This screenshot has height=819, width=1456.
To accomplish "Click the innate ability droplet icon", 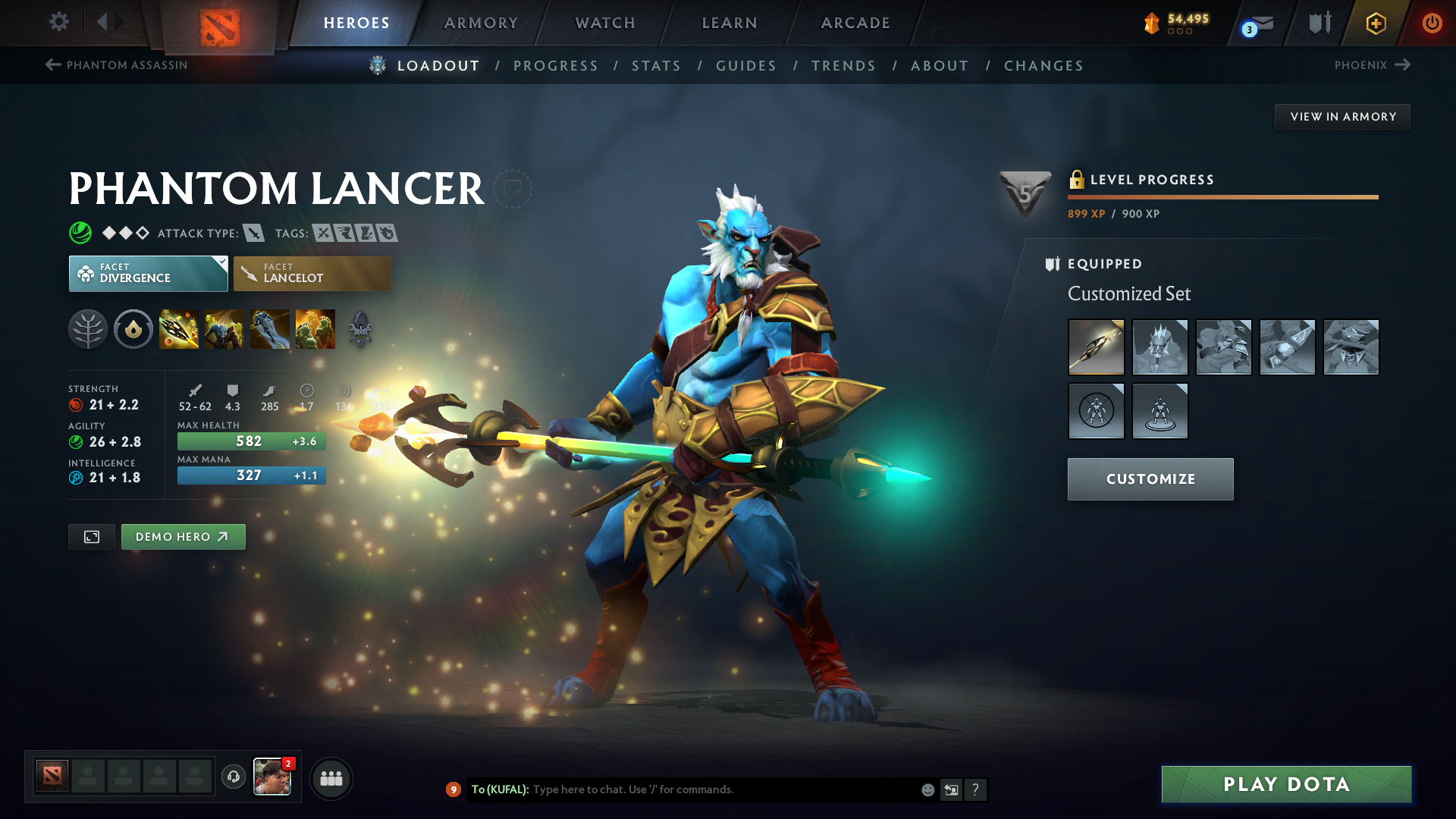I will (x=133, y=329).
